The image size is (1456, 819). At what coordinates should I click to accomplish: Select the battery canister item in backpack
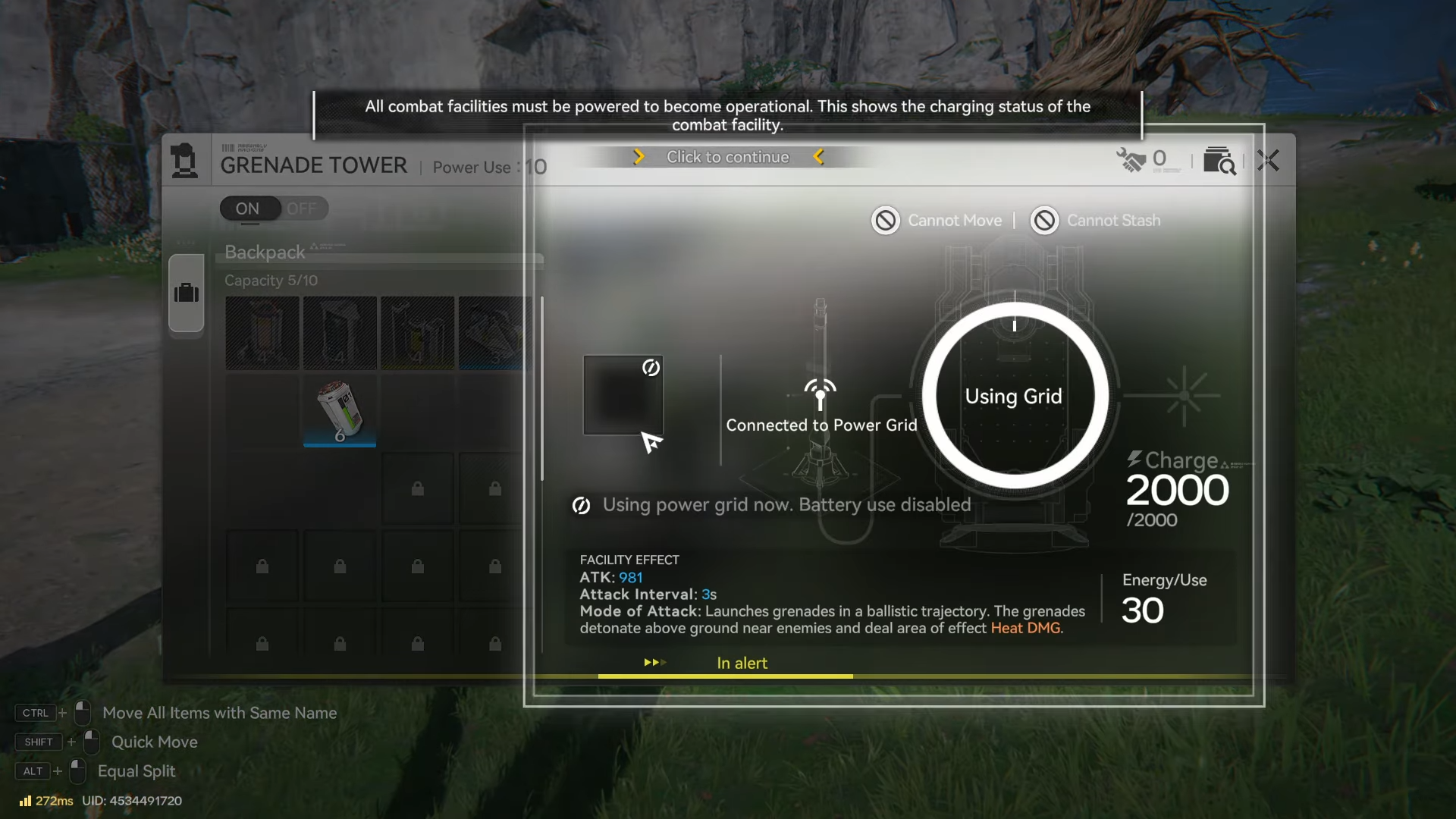[339, 410]
